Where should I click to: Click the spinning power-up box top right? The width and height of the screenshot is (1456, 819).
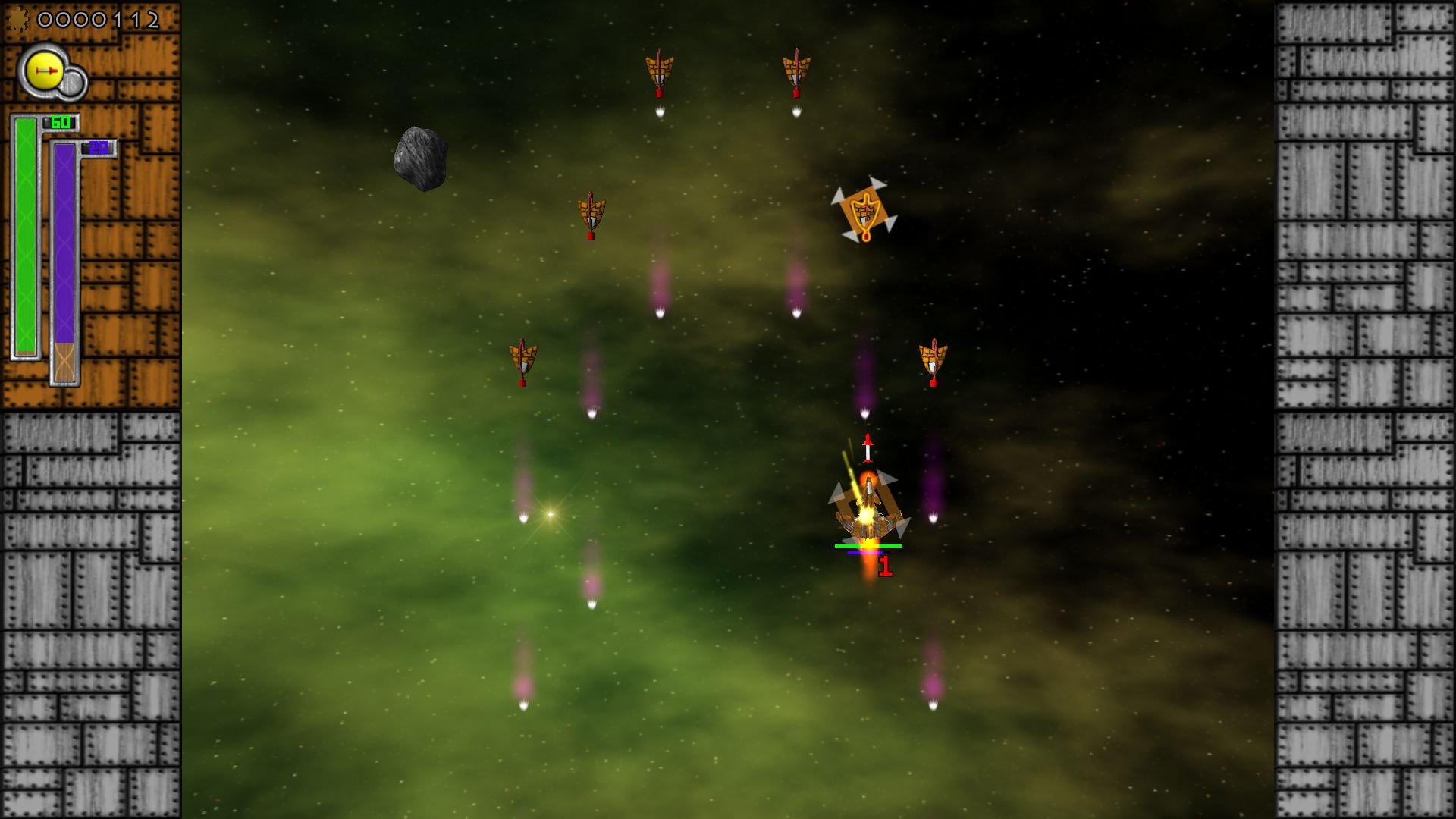pos(864,212)
